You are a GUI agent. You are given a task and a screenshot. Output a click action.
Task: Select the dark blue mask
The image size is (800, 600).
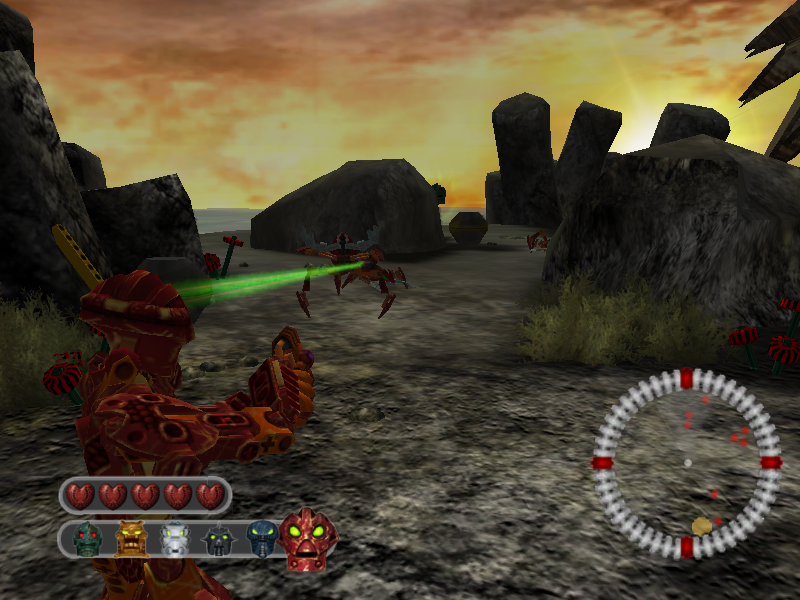click(x=262, y=539)
